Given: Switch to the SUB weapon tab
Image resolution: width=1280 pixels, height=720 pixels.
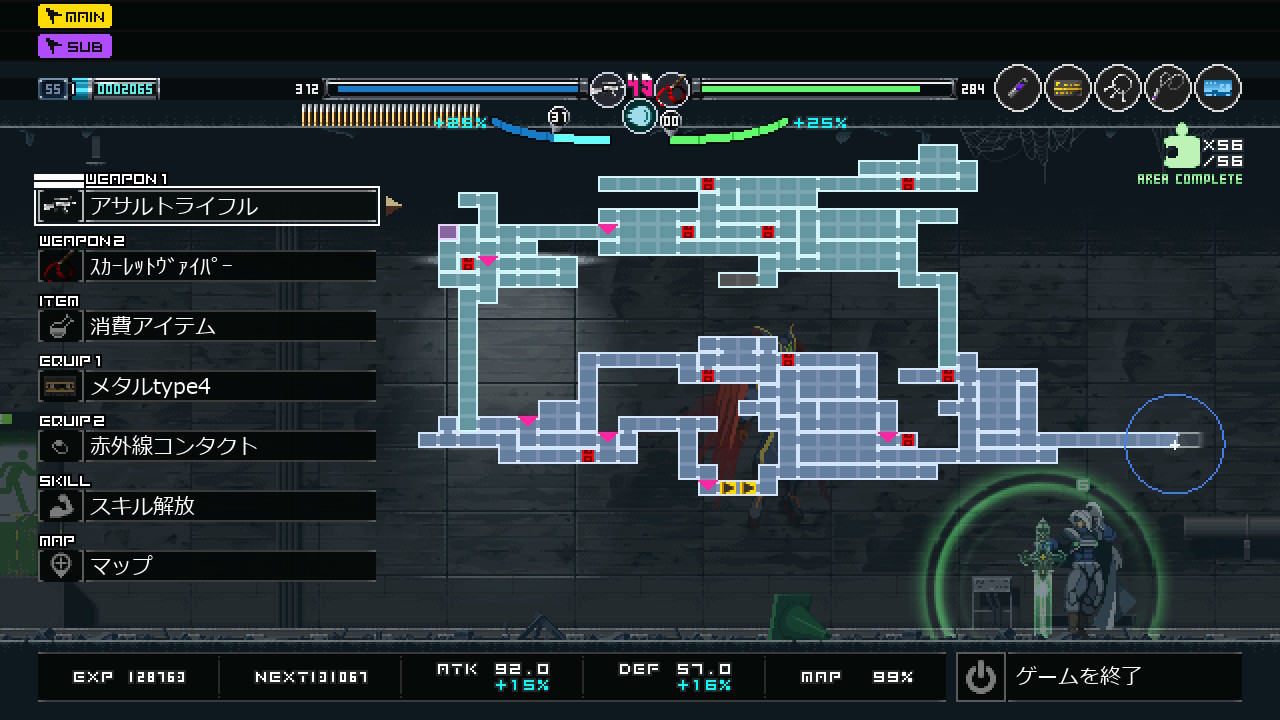Looking at the screenshot, I should pos(75,46).
